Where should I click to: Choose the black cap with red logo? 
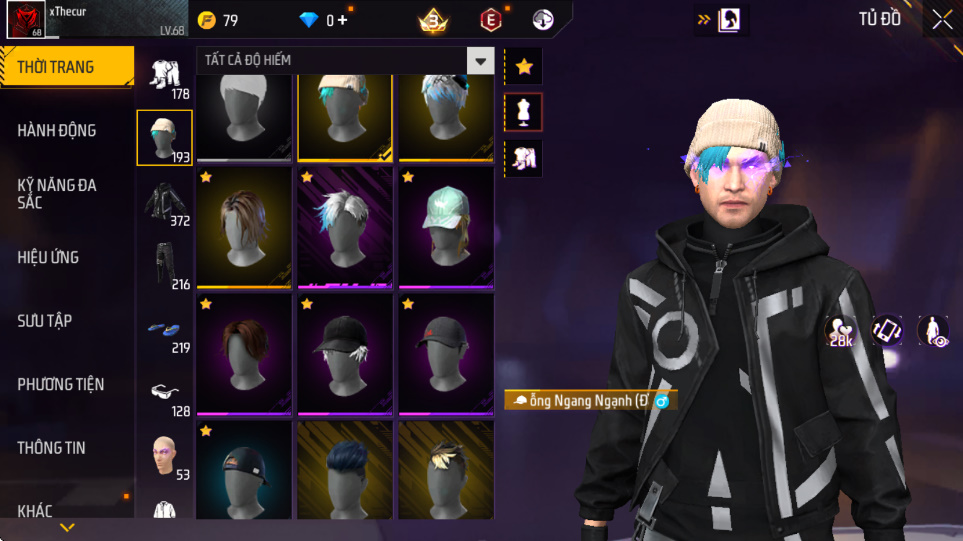(446, 354)
